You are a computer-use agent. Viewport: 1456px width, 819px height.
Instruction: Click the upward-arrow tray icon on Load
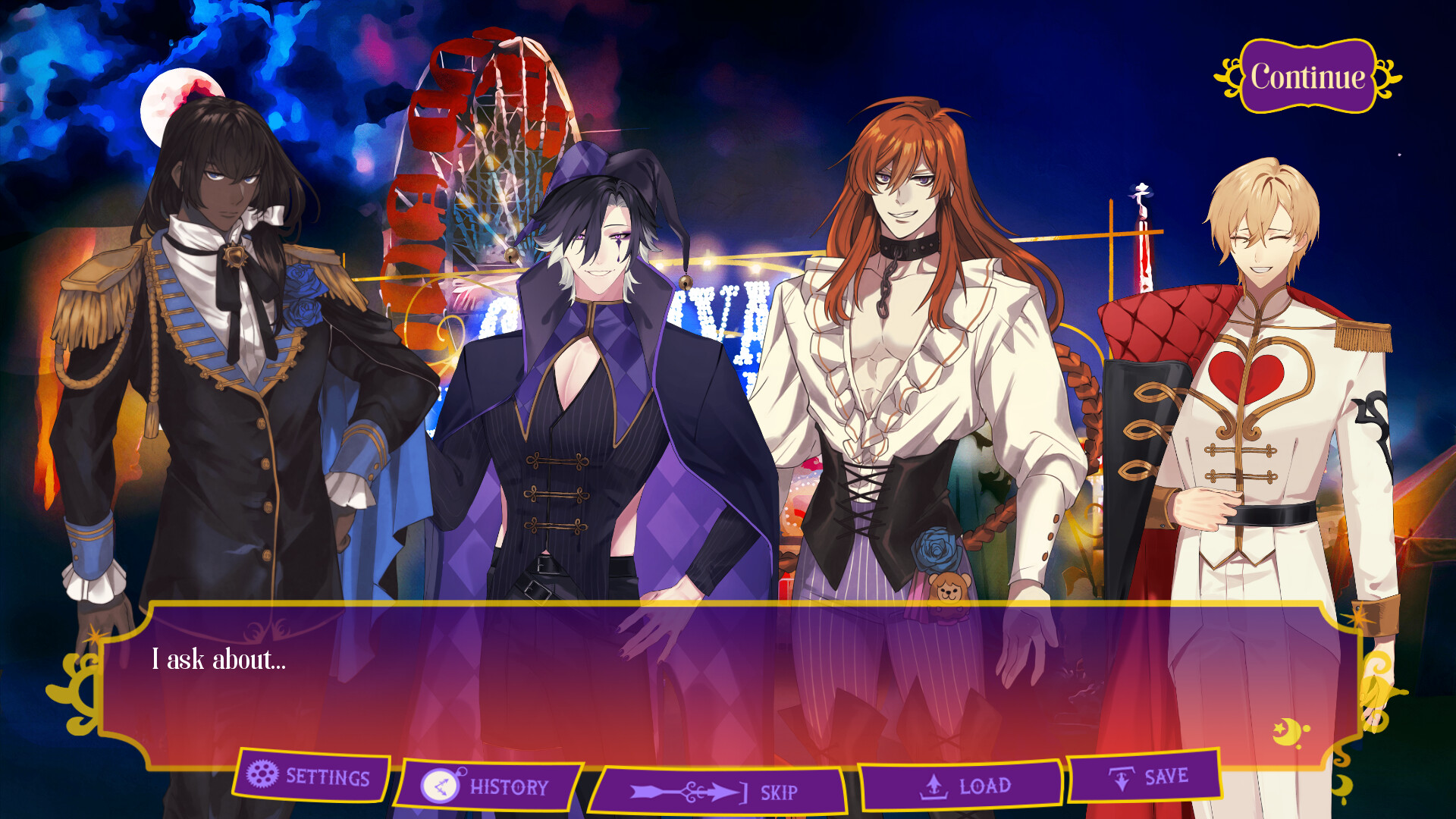tap(933, 786)
